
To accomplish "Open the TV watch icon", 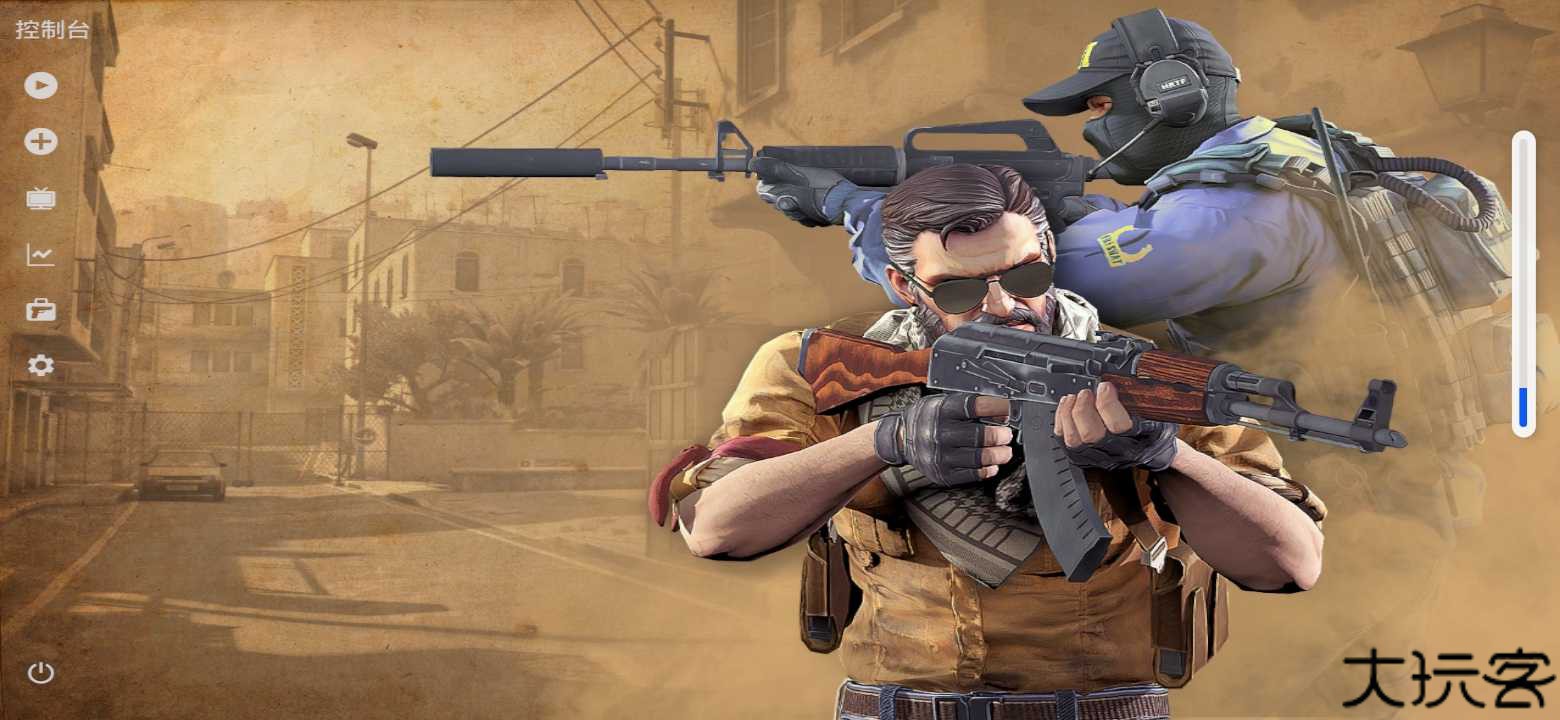I will pos(41,198).
